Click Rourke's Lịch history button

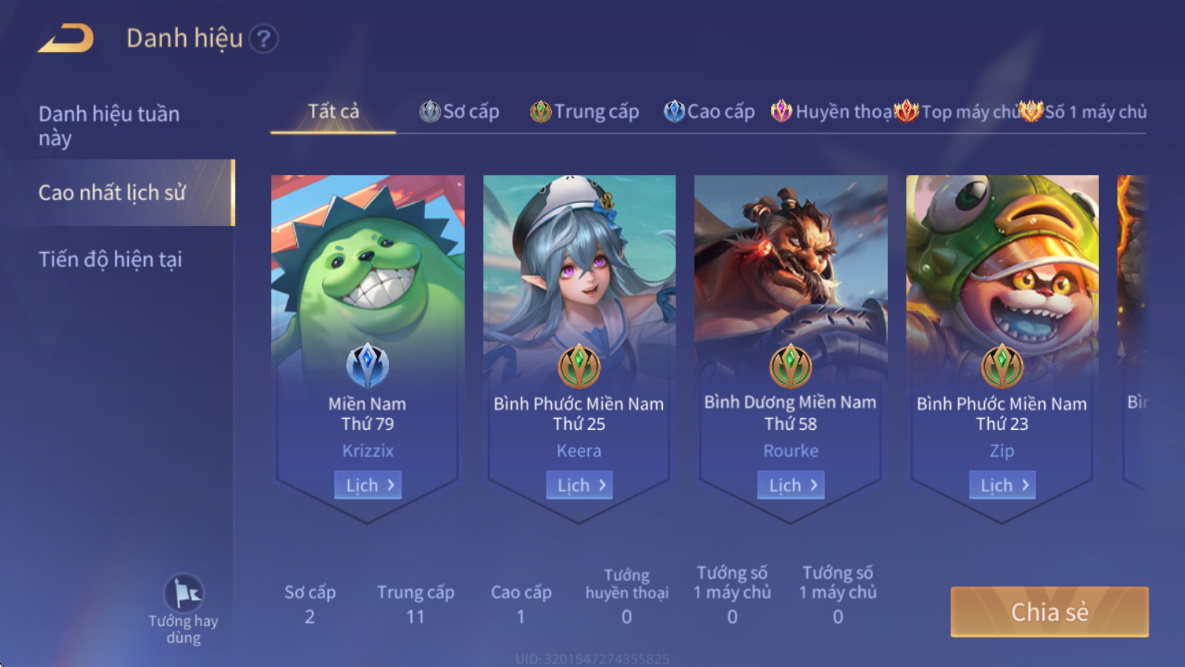(791, 485)
